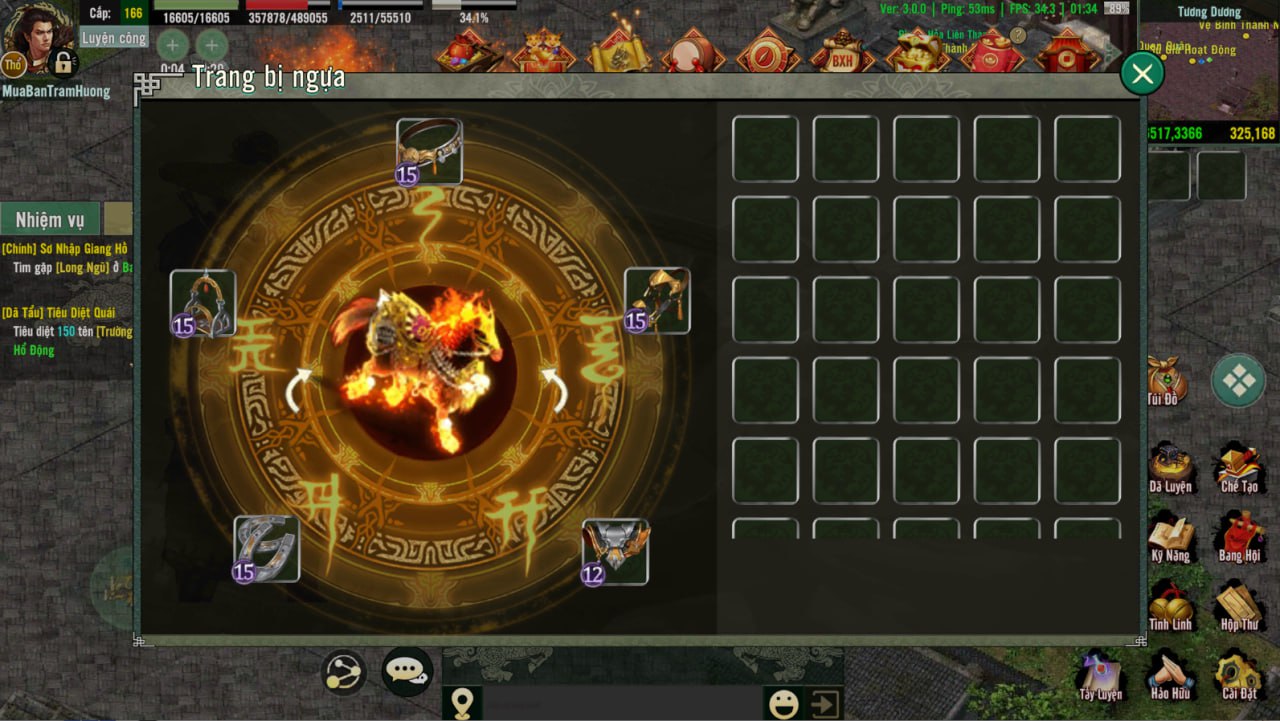Open the Chế Tạo crafting menu
This screenshot has height=721, width=1280.
(x=1238, y=467)
